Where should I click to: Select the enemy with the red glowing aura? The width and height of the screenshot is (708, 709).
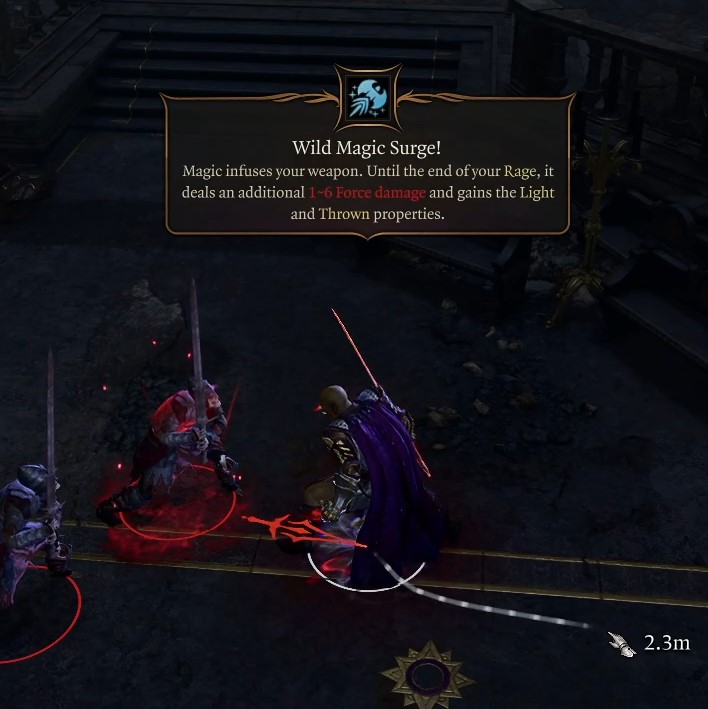185,450
